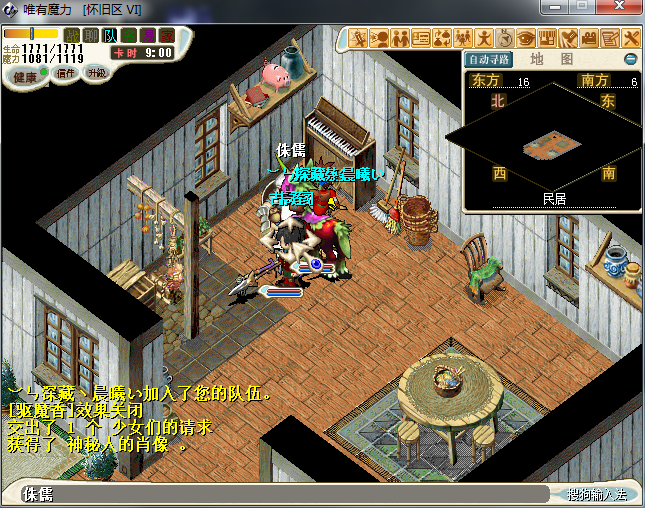Toggle the 队 team mode switch

[109, 35]
